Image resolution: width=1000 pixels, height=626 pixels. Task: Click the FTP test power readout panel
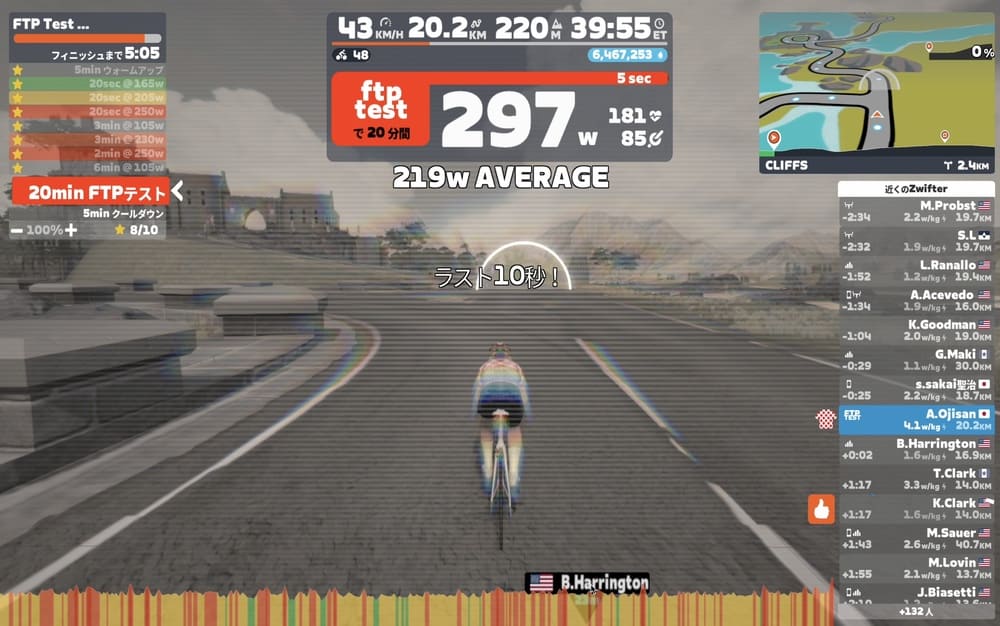499,115
